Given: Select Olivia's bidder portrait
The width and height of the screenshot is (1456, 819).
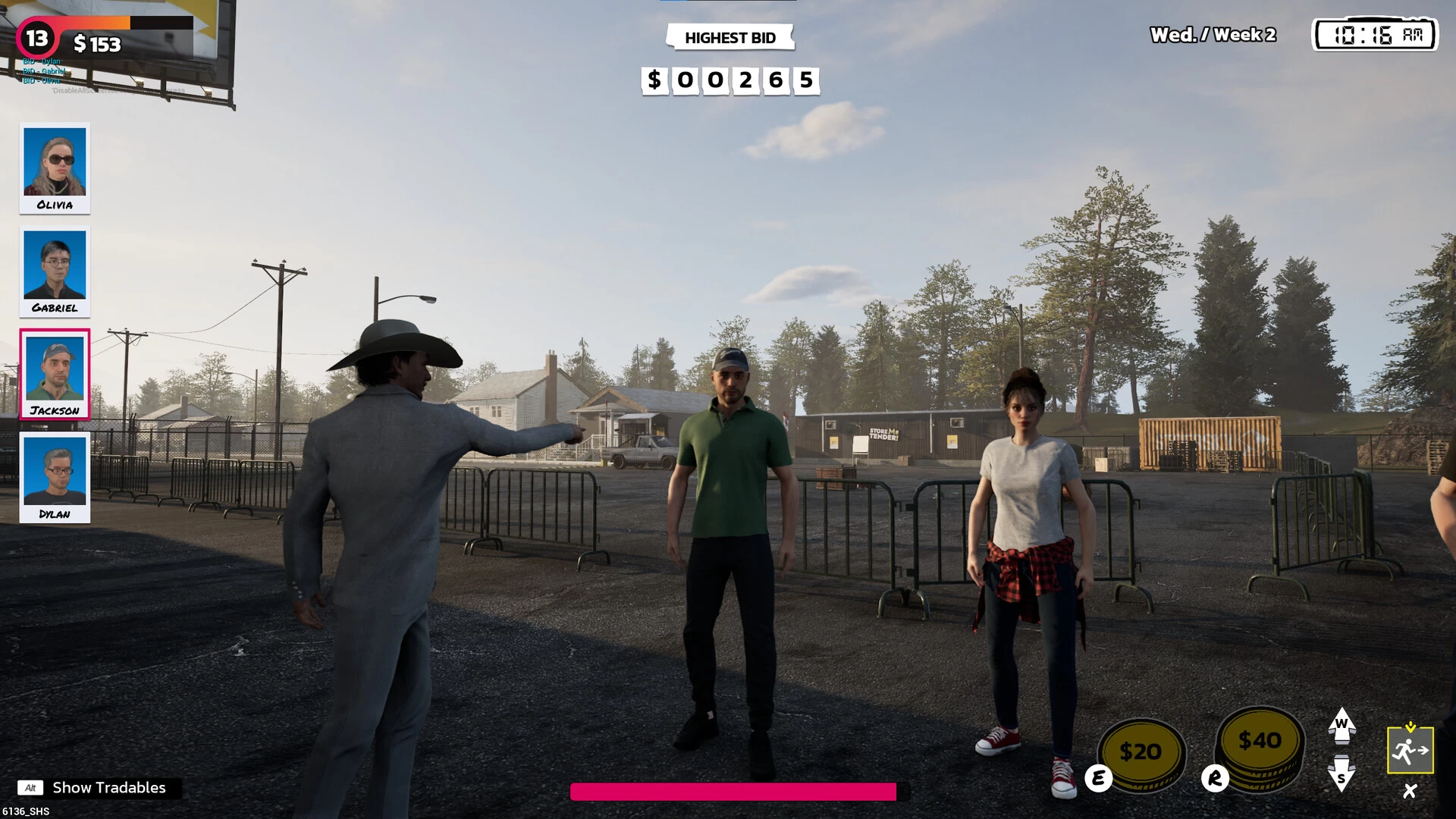Looking at the screenshot, I should point(55,168).
